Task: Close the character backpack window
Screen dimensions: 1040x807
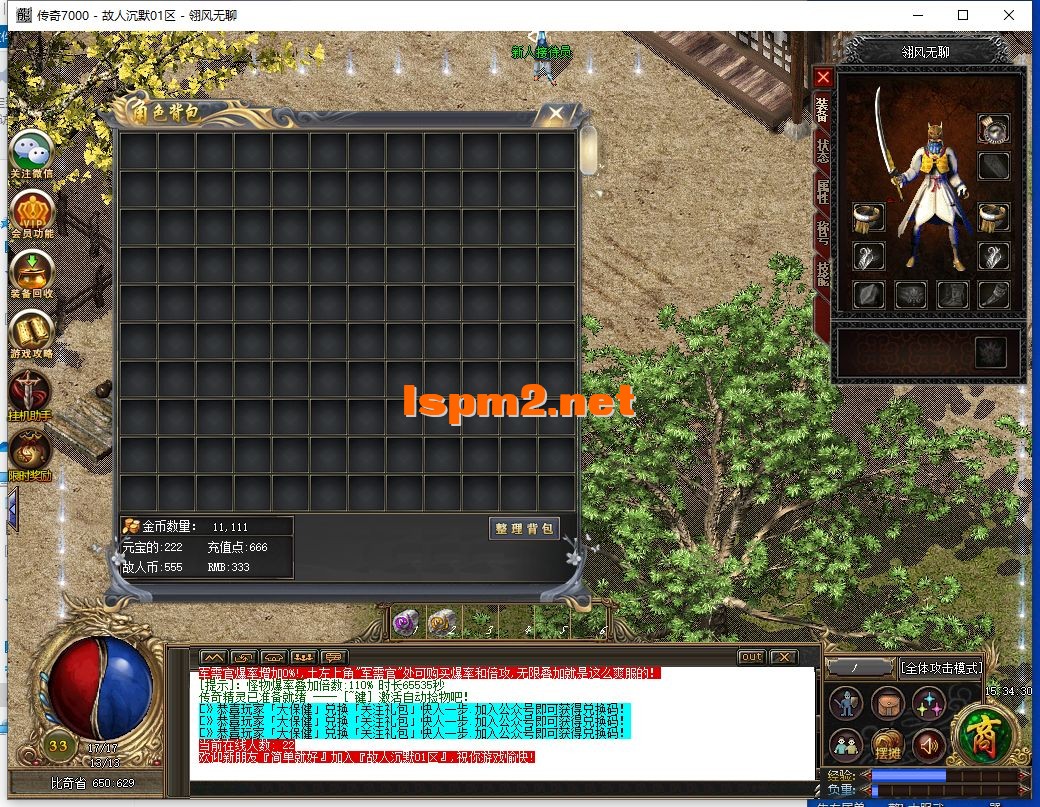Action: click(x=555, y=114)
